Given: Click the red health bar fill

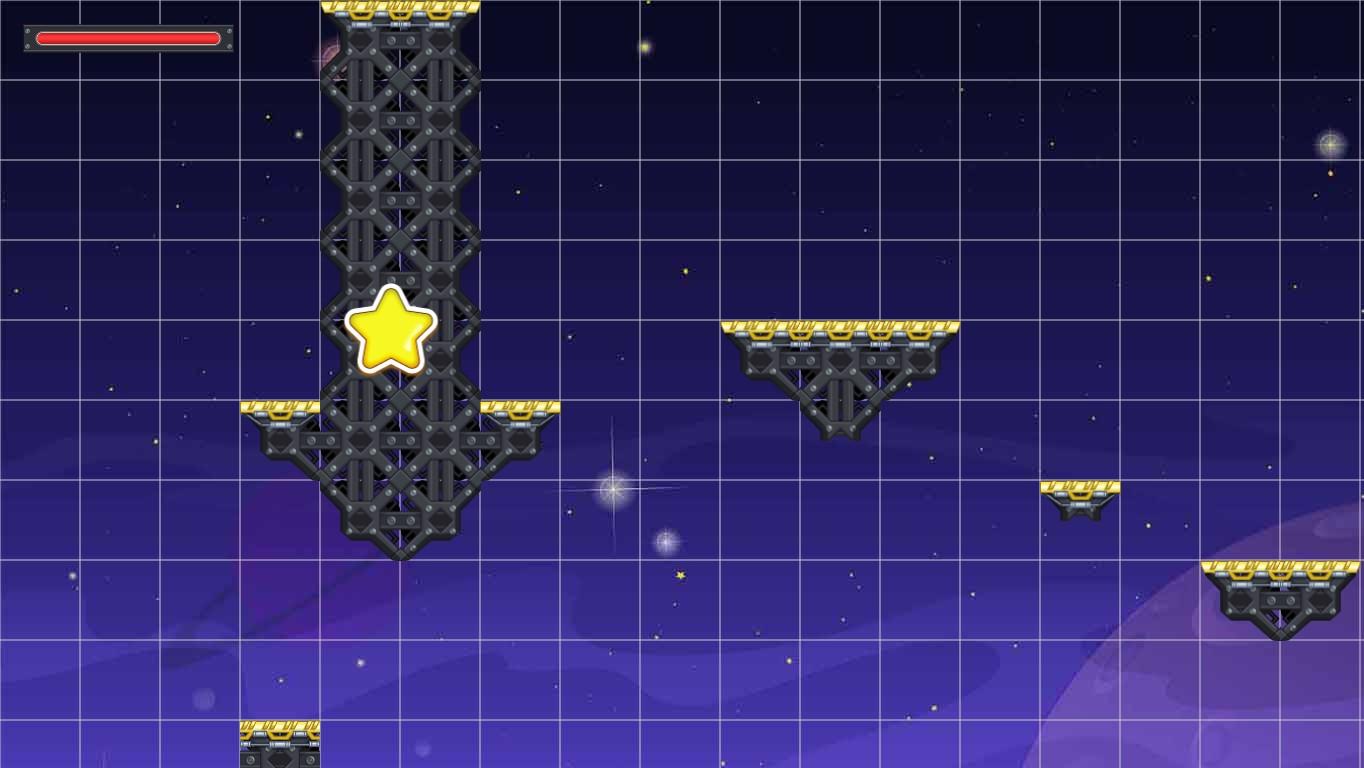Looking at the screenshot, I should coord(127,38).
